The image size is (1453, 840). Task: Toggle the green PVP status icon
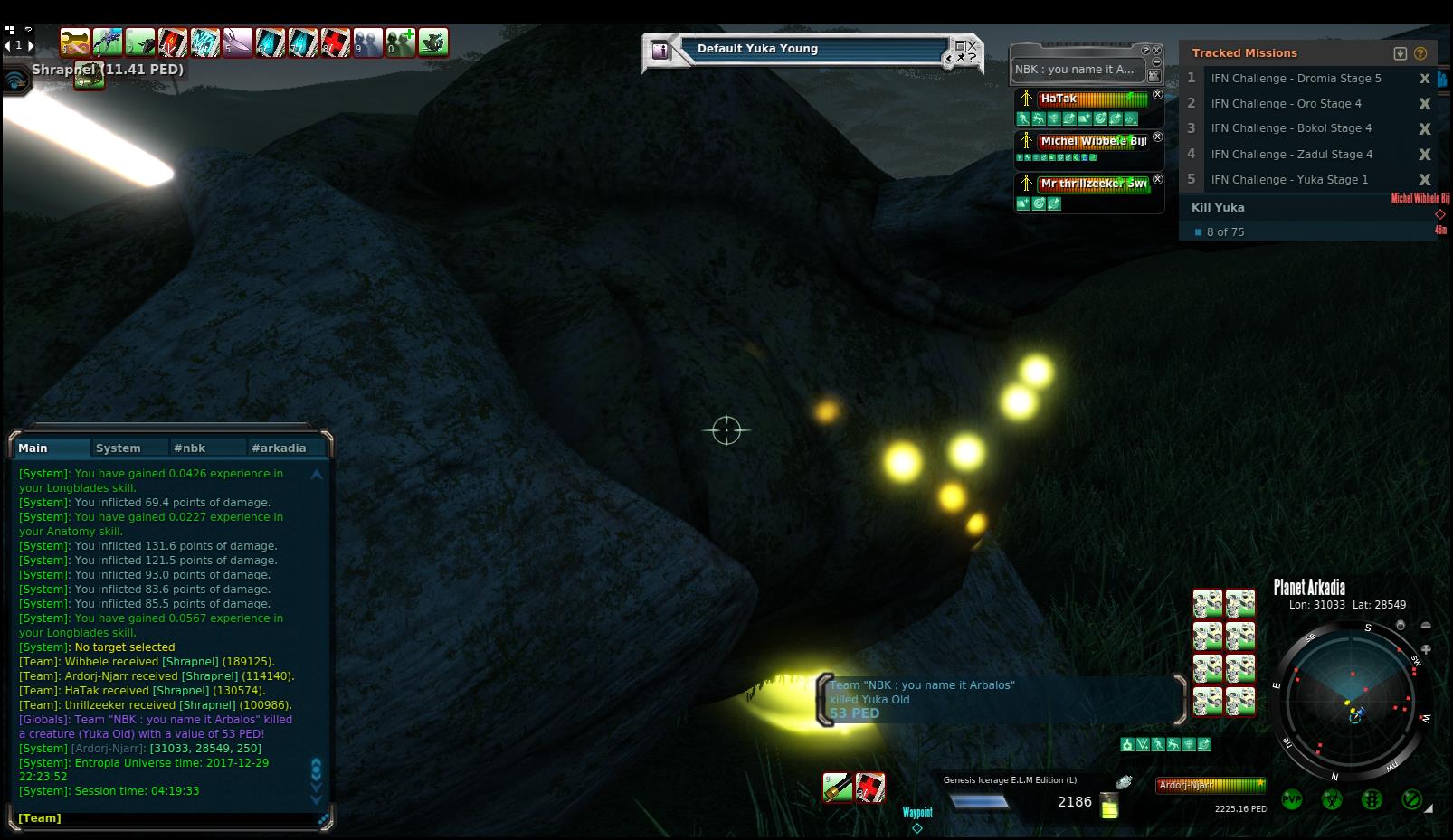click(1292, 799)
